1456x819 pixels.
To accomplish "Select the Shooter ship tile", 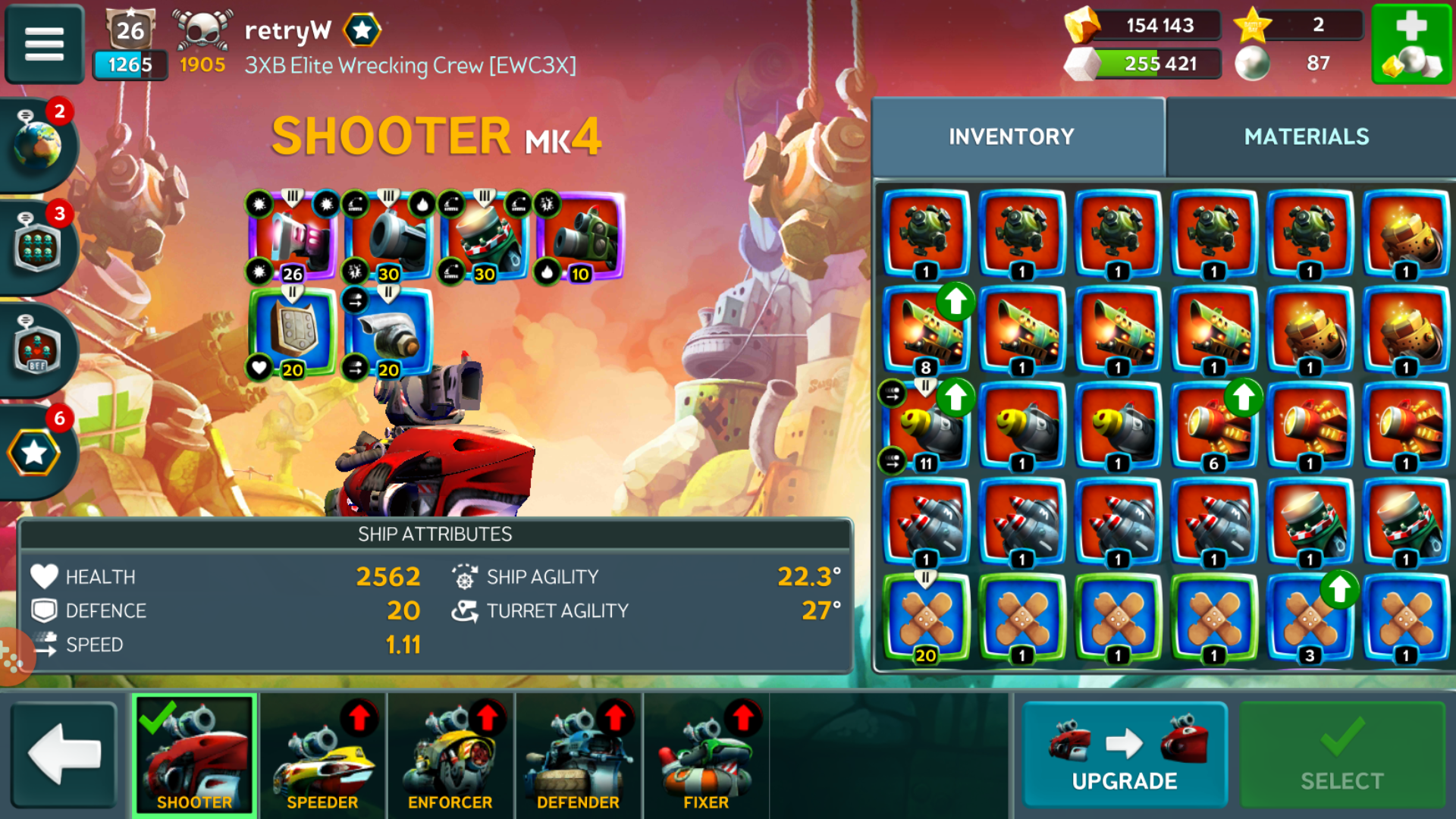I will click(194, 755).
